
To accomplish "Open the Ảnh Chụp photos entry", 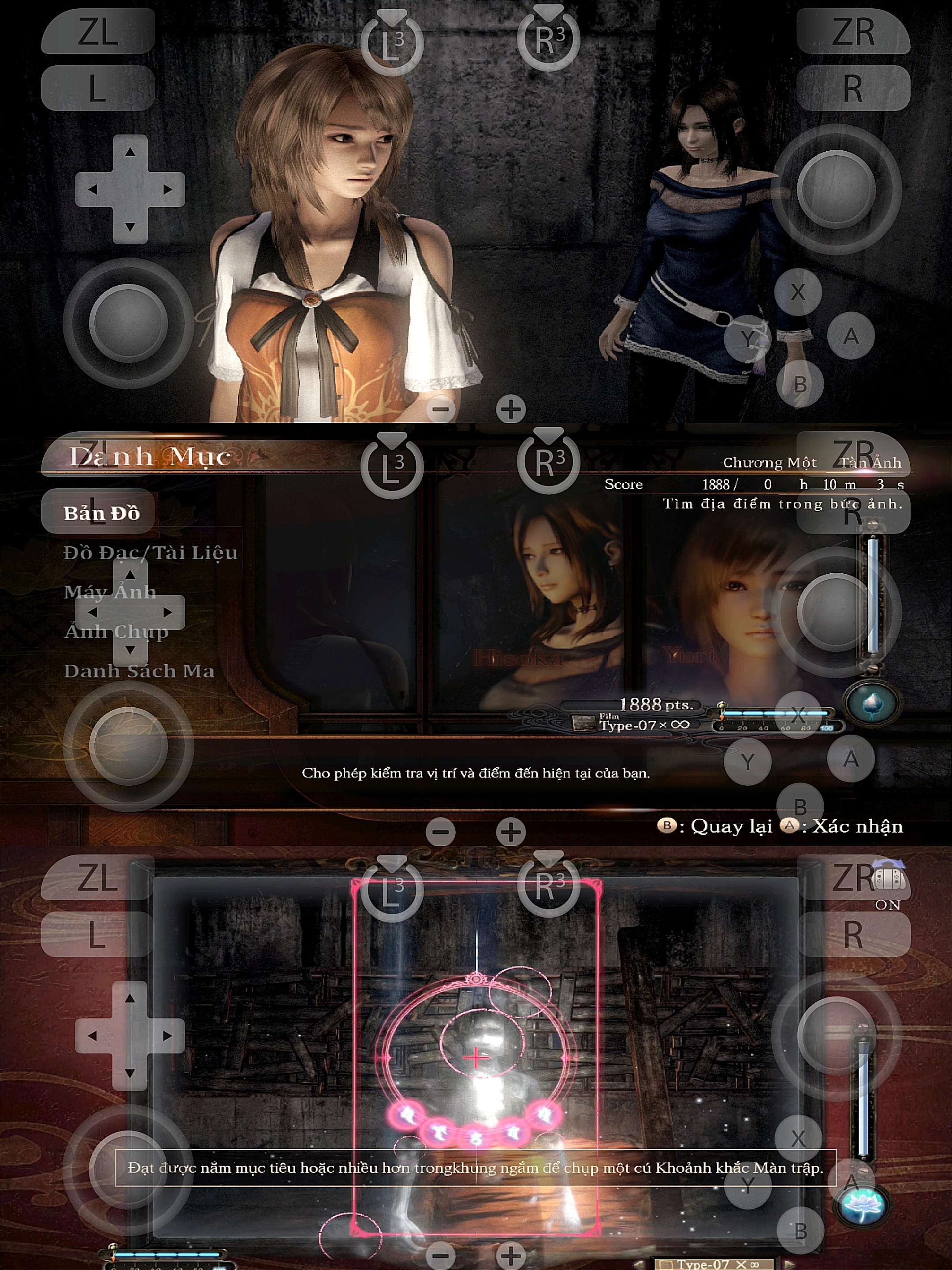I will 116,631.
